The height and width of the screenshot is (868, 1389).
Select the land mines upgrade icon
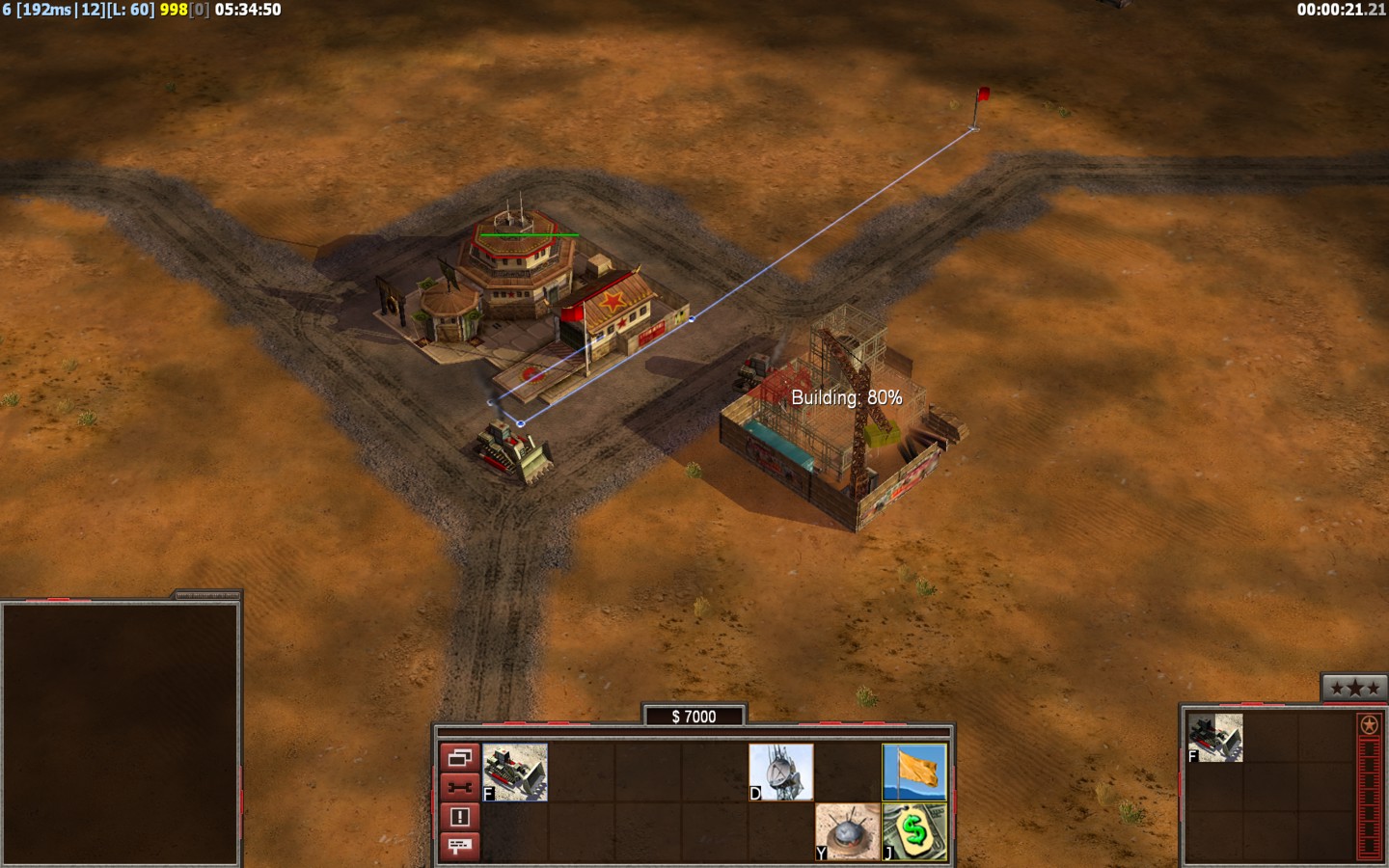pos(848,831)
